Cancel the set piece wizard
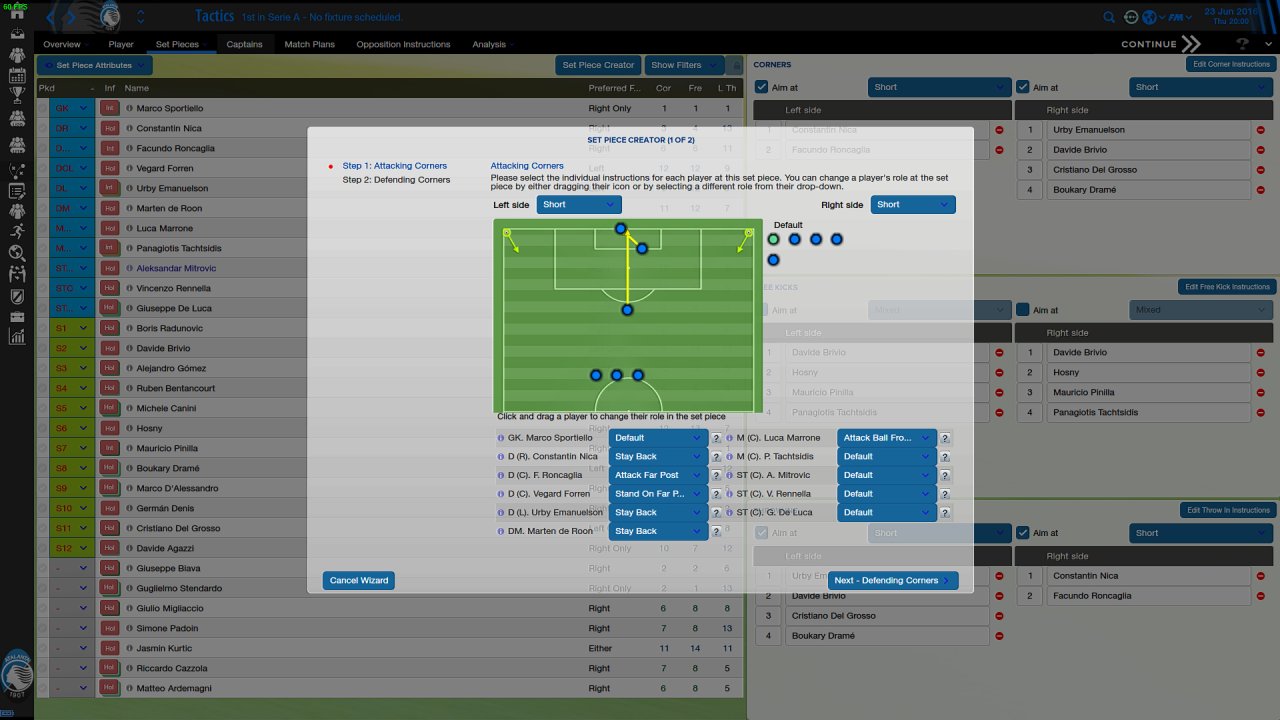Viewport: 1280px width, 720px height. click(x=358, y=580)
